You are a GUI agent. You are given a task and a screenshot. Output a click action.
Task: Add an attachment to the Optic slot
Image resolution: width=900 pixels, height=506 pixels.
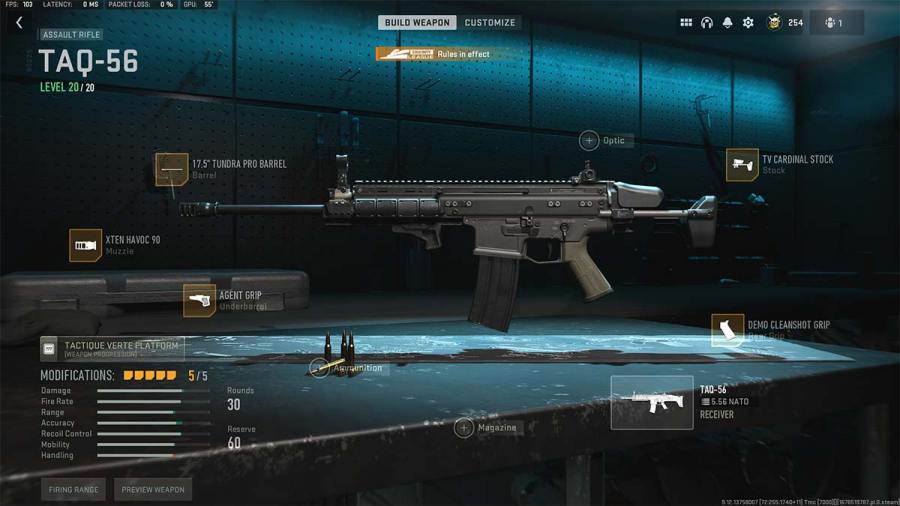pos(589,141)
